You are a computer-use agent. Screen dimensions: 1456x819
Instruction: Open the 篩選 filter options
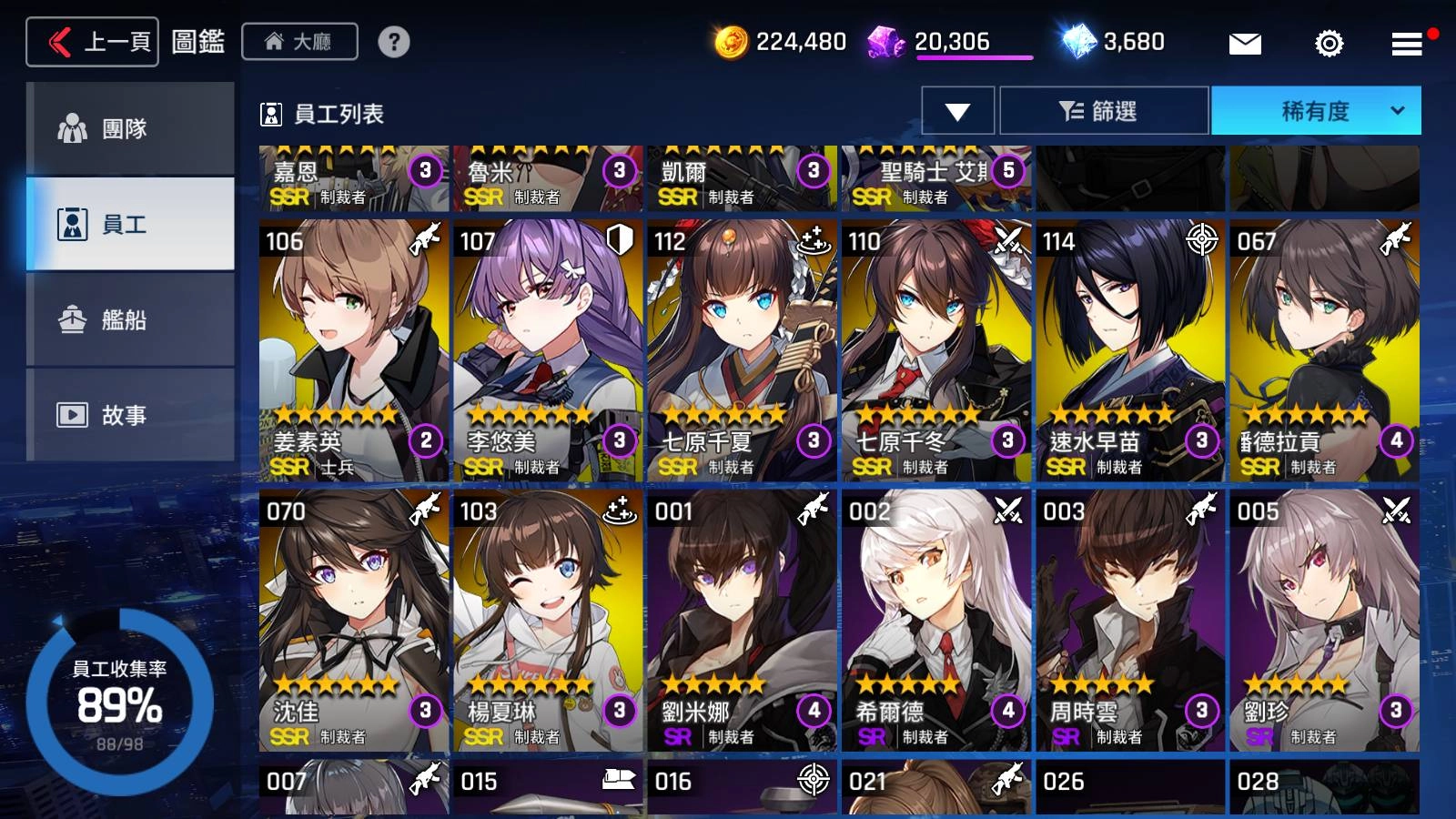click(x=1104, y=111)
